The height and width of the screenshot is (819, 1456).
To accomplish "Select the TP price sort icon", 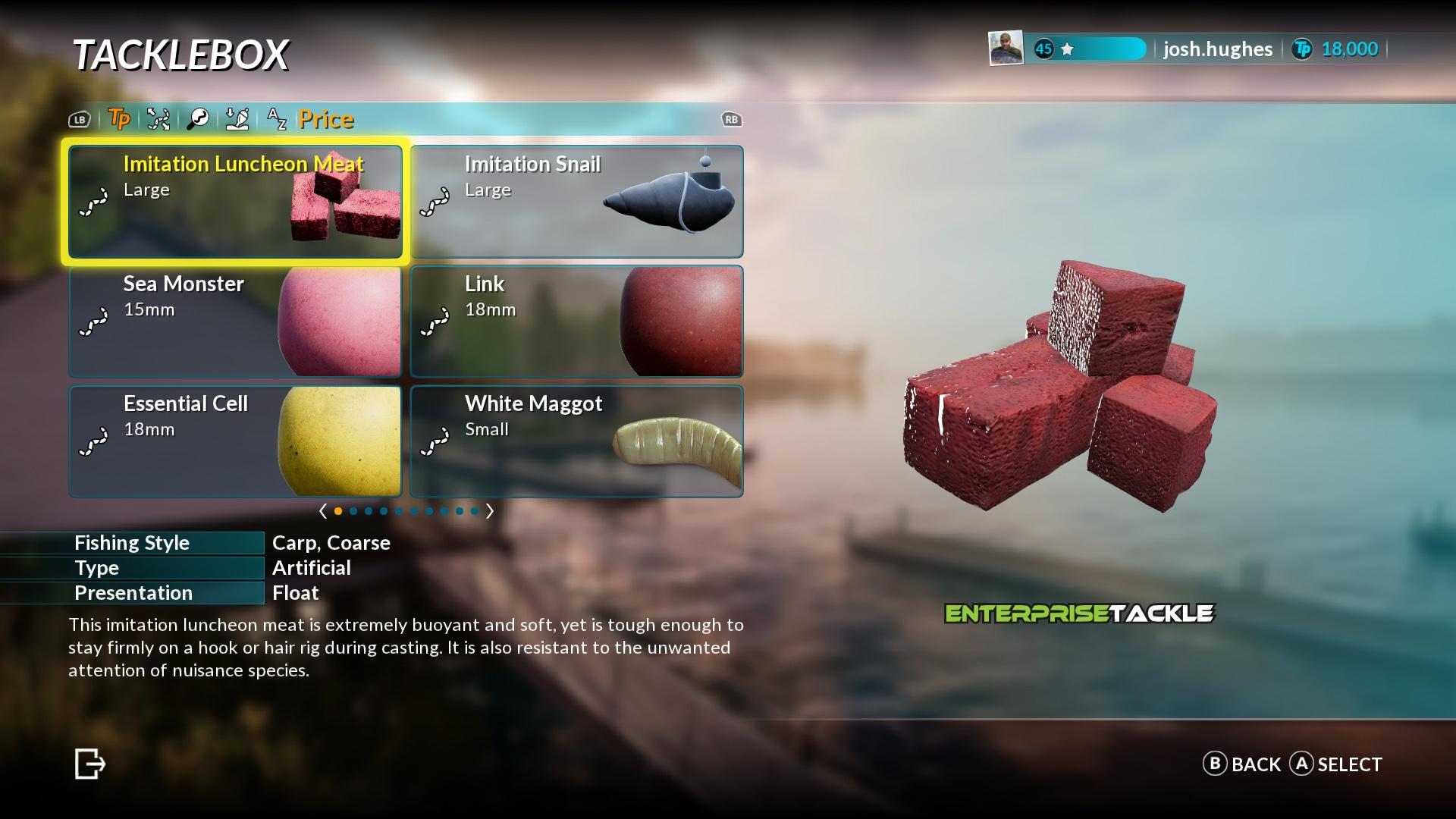I will click(x=119, y=119).
